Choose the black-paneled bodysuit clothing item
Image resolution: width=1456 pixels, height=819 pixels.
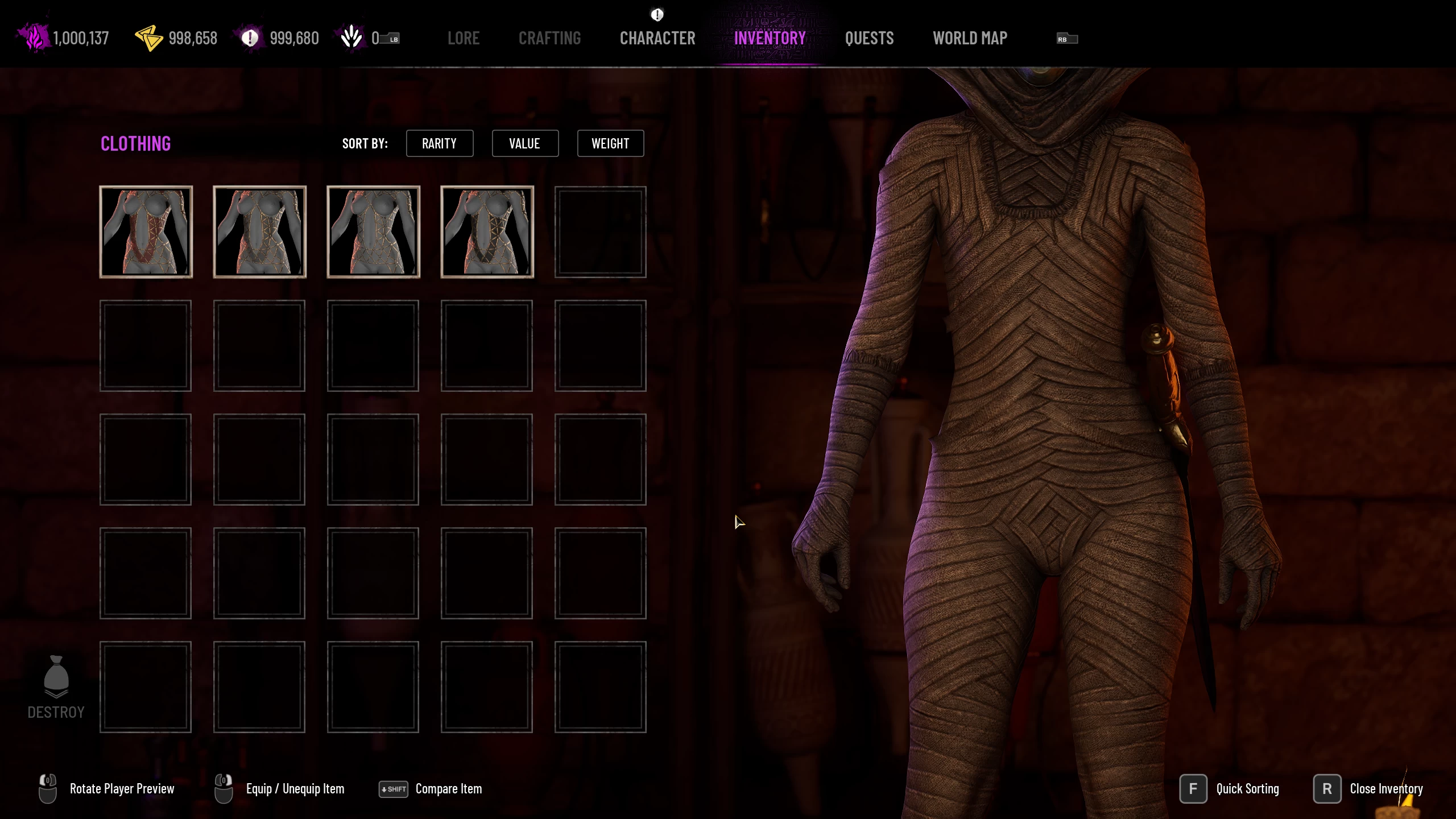click(x=487, y=232)
